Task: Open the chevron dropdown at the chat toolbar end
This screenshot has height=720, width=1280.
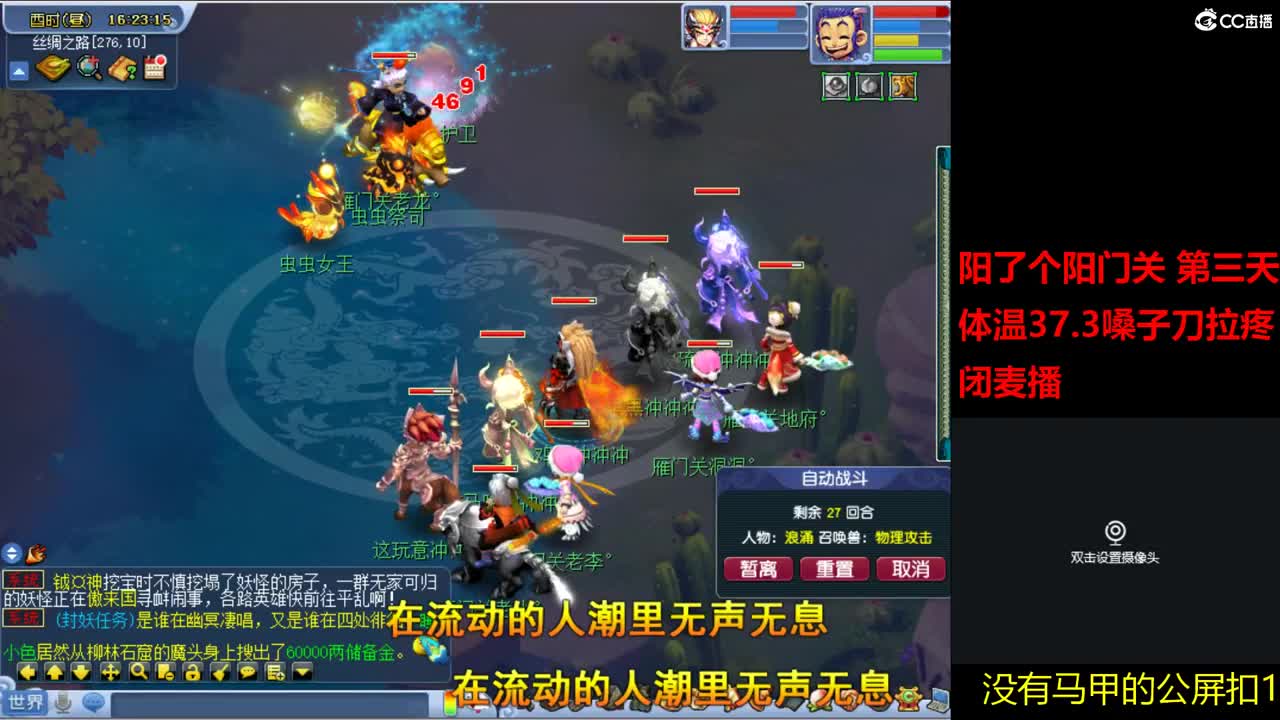Action: click(x=301, y=671)
